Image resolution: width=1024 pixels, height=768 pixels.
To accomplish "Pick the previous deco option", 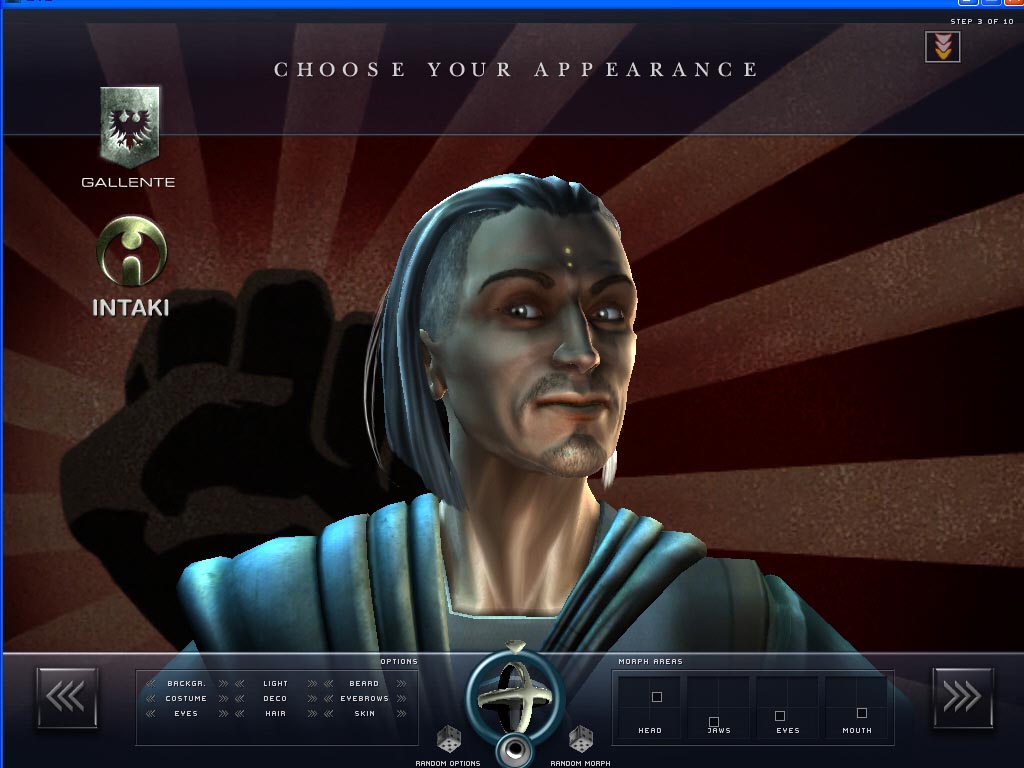I will pyautogui.click(x=239, y=699).
